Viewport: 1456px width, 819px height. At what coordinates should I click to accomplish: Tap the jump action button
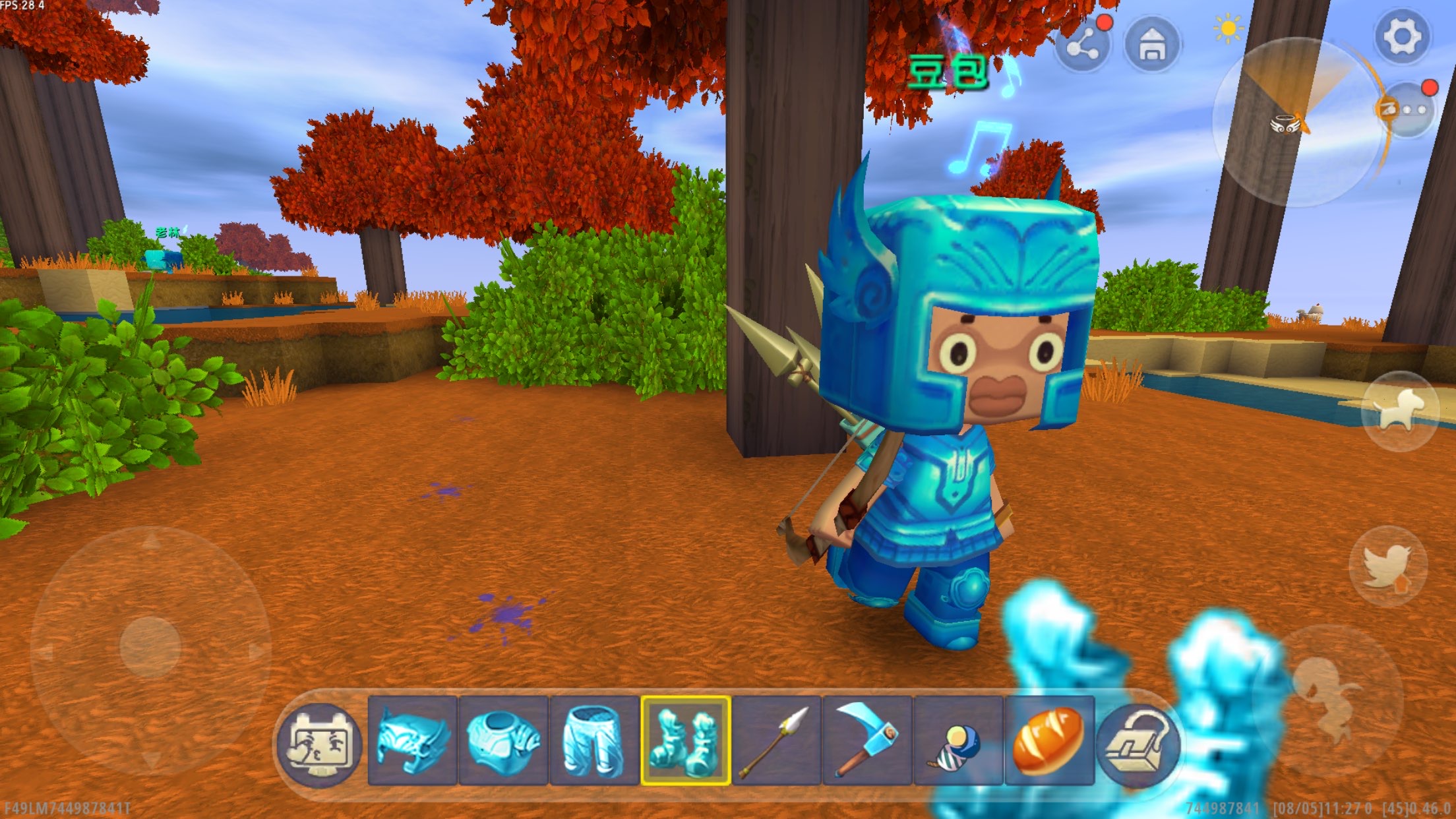coord(1328,700)
